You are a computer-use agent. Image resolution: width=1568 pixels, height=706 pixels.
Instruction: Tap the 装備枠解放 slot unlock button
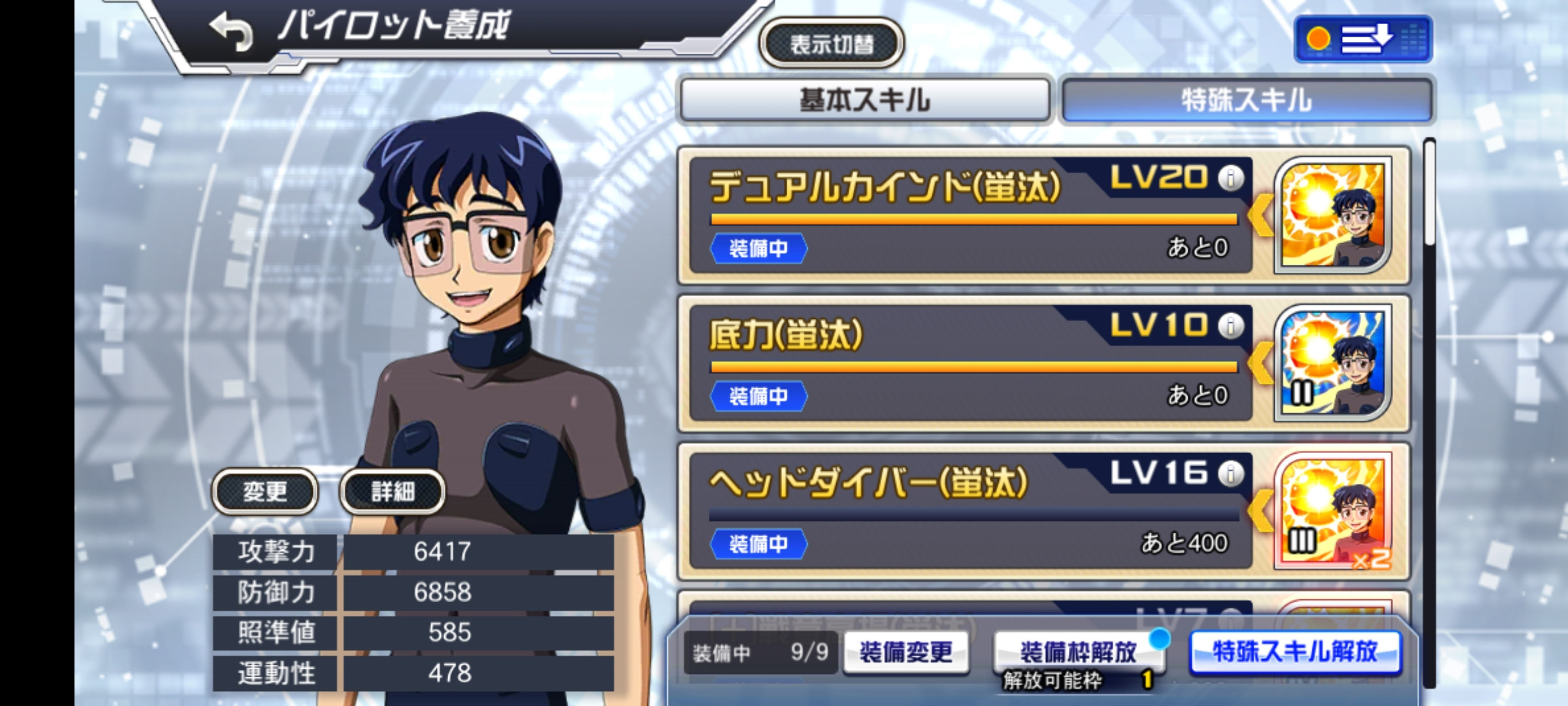(1078, 652)
